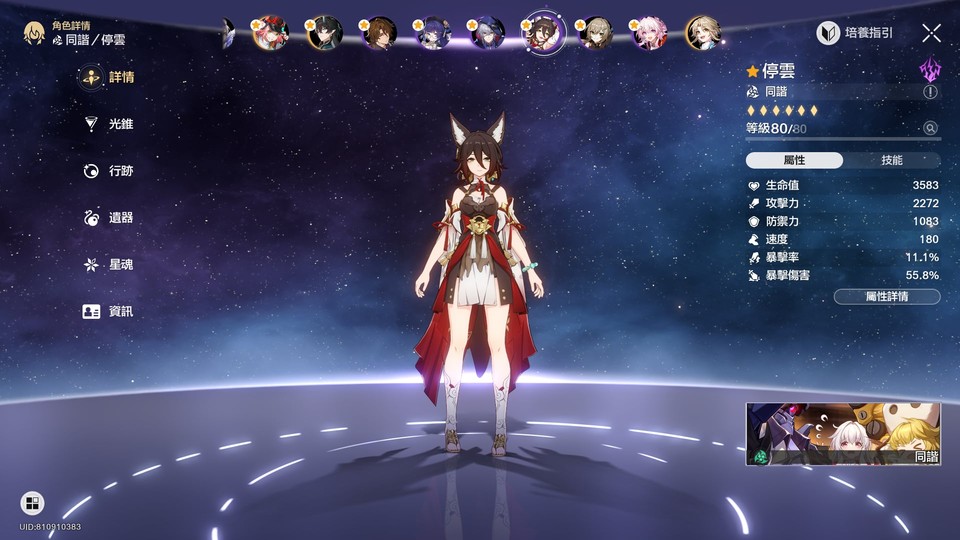Go to the 行跡 traces page
This screenshot has height=540, width=960.
pyautogui.click(x=109, y=171)
